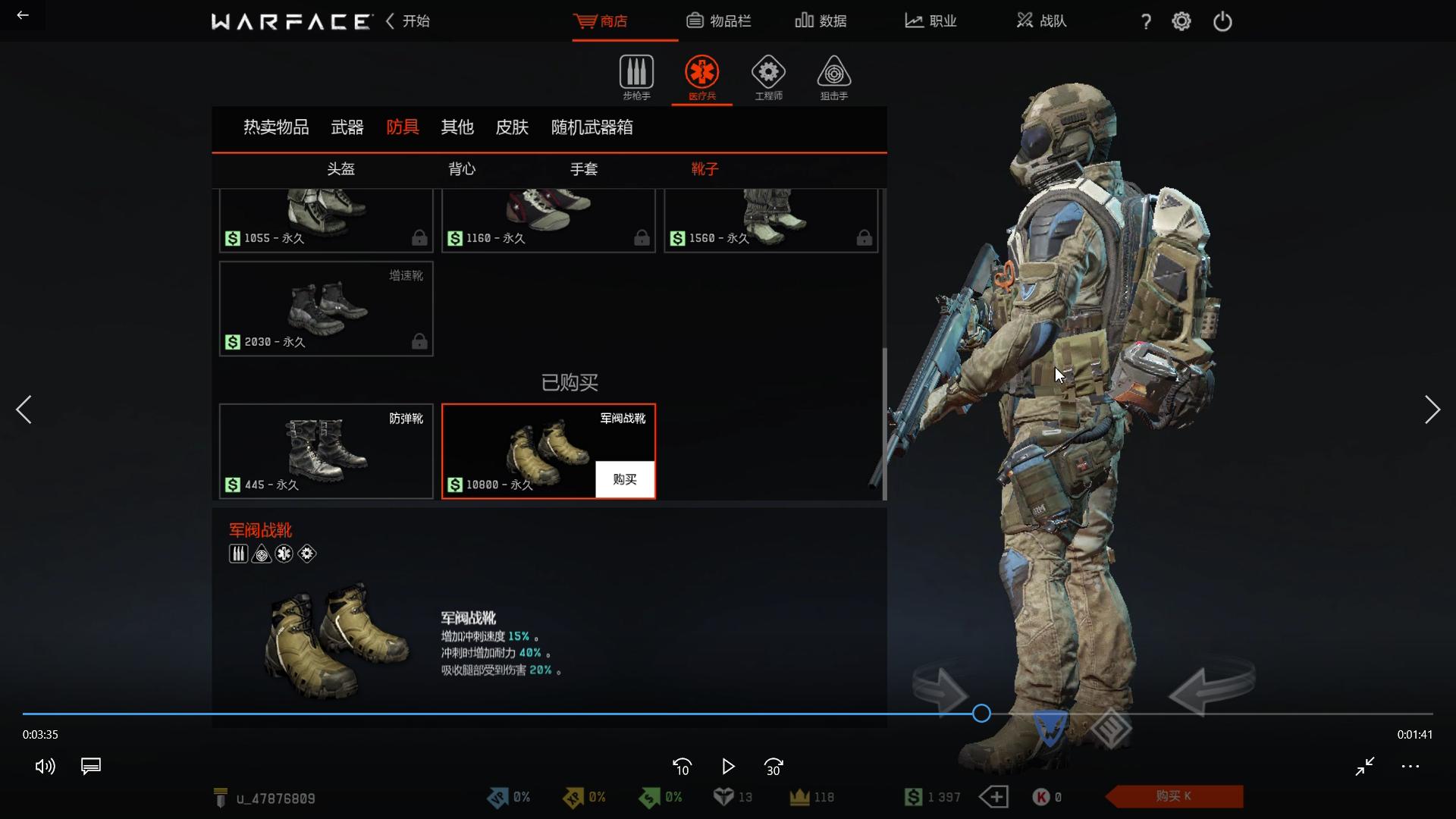1456x819 pixels.
Task: Select the 工程师 engineer class
Action: [x=768, y=77]
